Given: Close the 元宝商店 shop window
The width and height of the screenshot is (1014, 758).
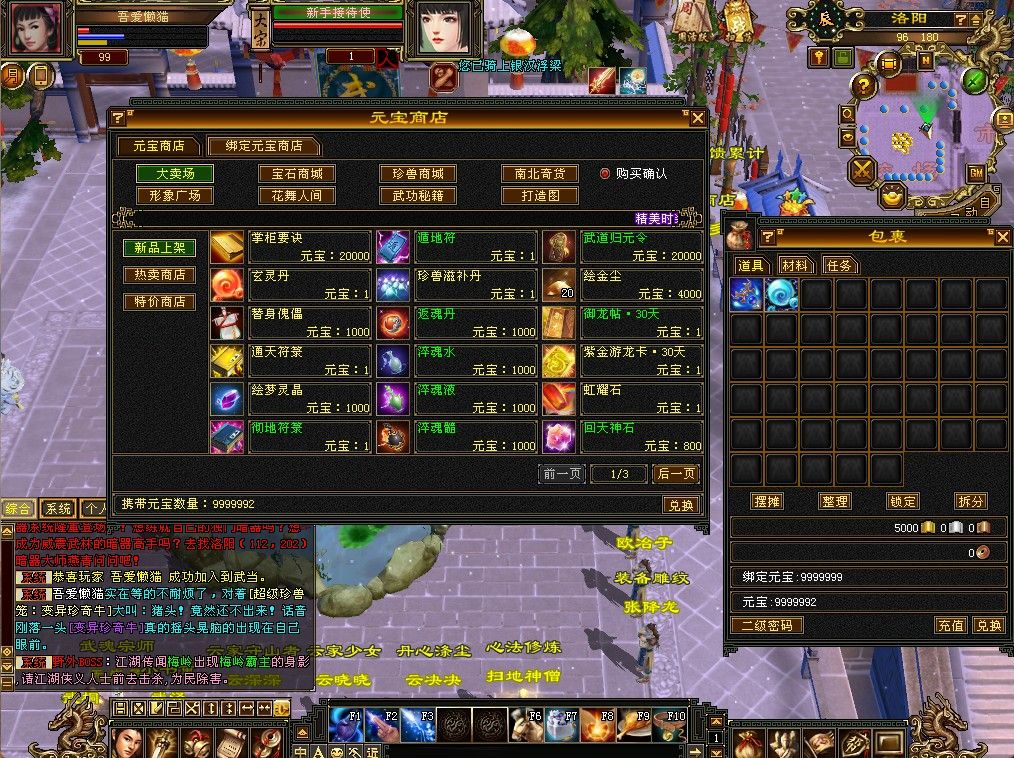Looking at the screenshot, I should click(698, 117).
